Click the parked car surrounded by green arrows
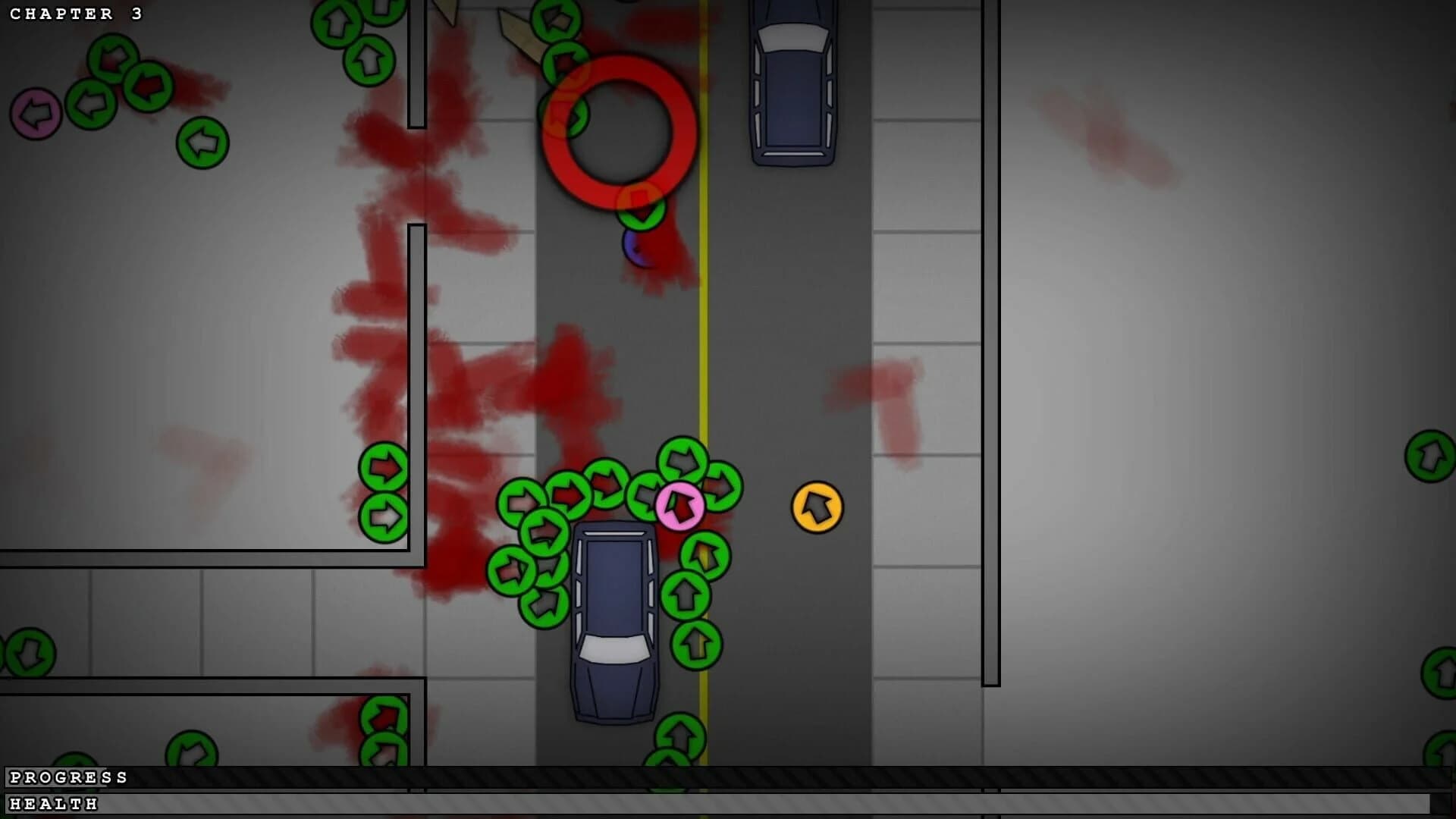 point(614,614)
